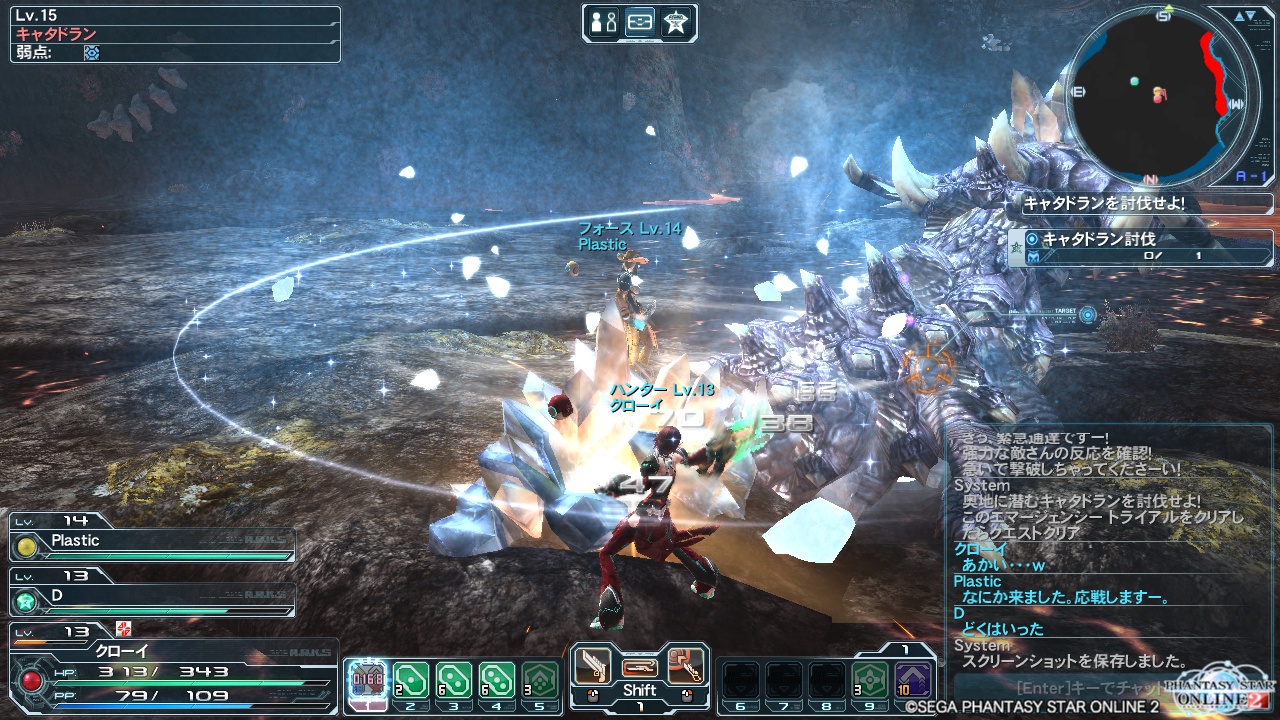1280x720 pixels.
Task: Select the sword attack on the left palette
Action: (x=593, y=666)
